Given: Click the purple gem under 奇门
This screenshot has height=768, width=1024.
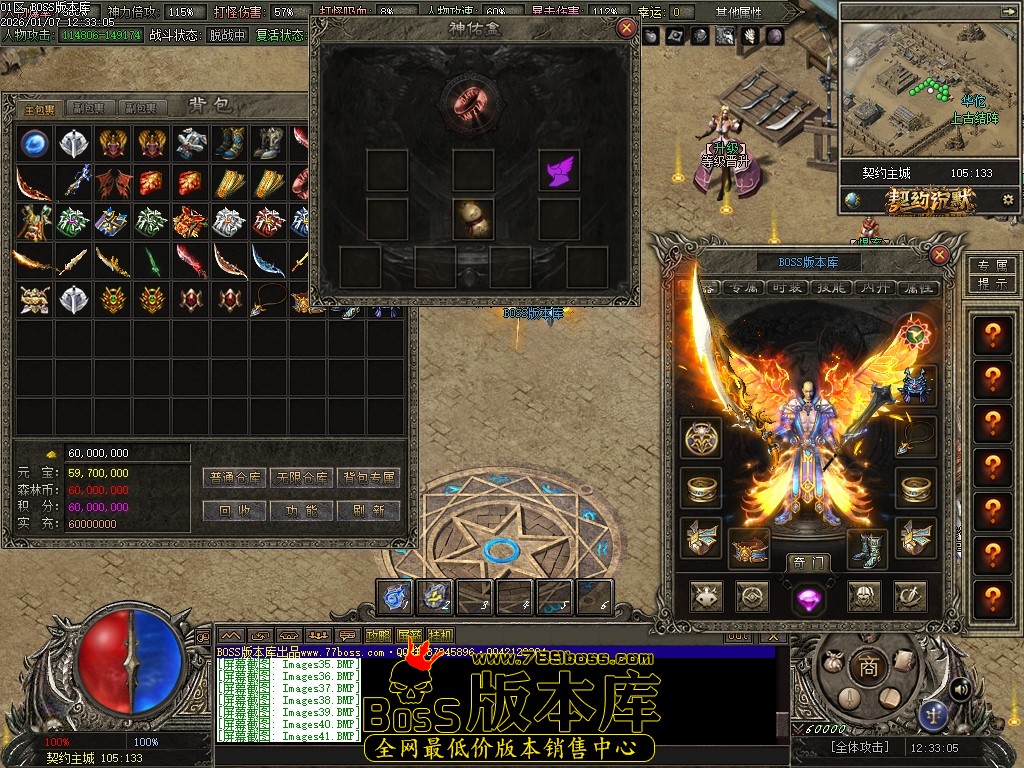Looking at the screenshot, I should [807, 599].
